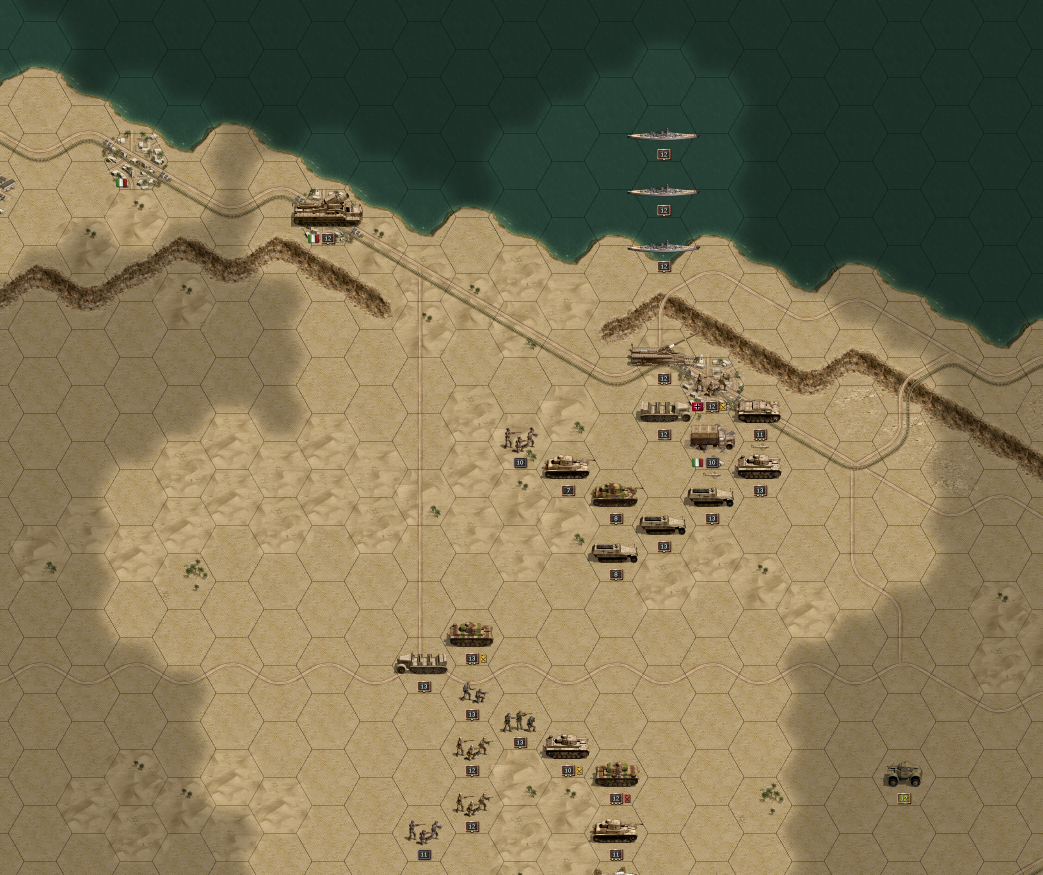Select the infantry squad with strength 10
Image resolution: width=1043 pixels, height=875 pixels.
519,439
